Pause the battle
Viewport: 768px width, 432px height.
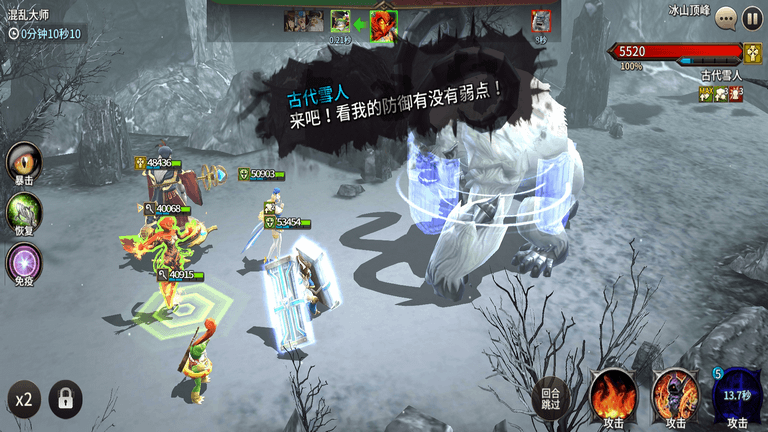click(752, 18)
